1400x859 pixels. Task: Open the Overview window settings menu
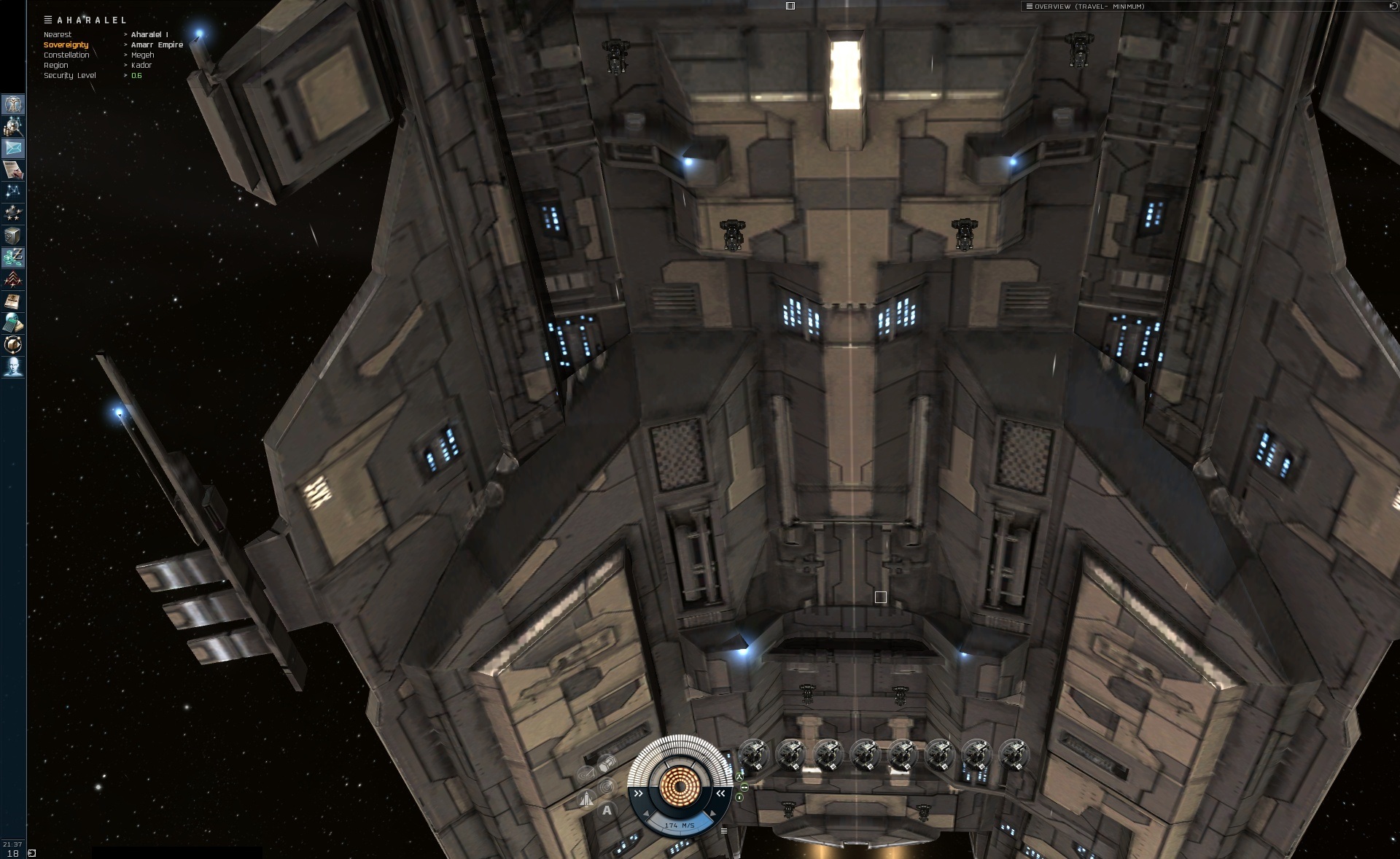pyautogui.click(x=1029, y=7)
